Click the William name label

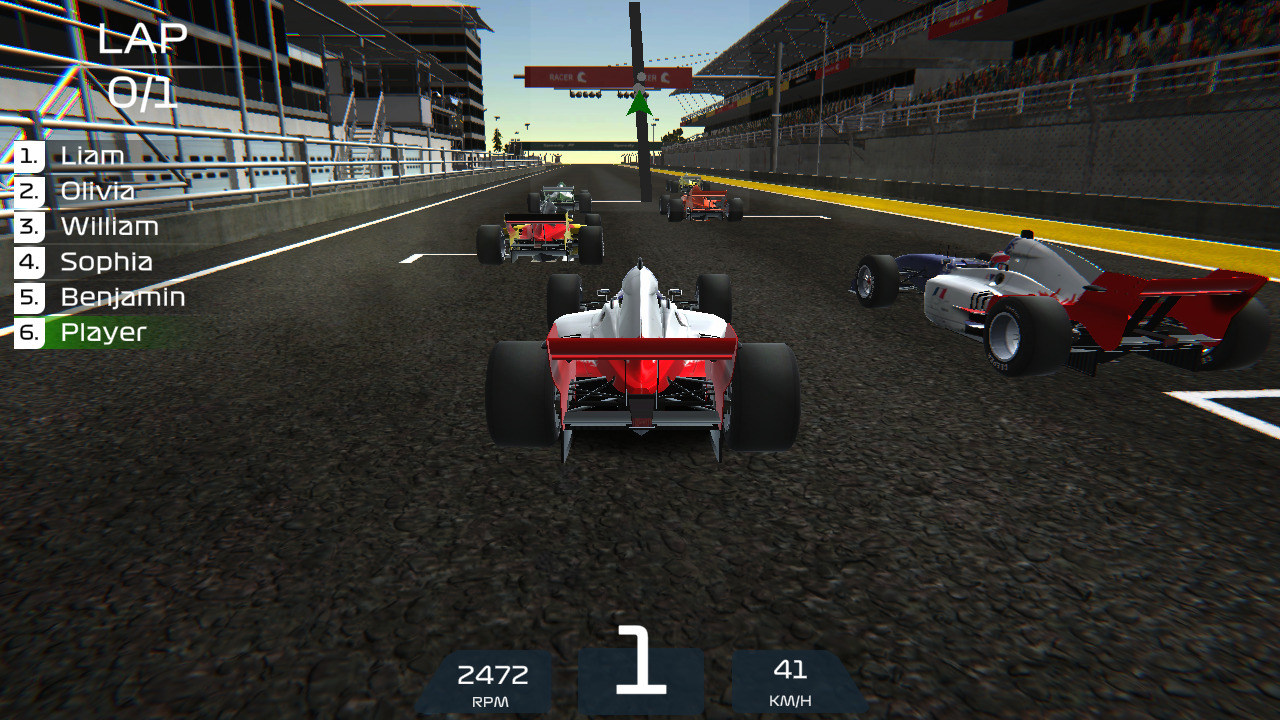coord(110,226)
